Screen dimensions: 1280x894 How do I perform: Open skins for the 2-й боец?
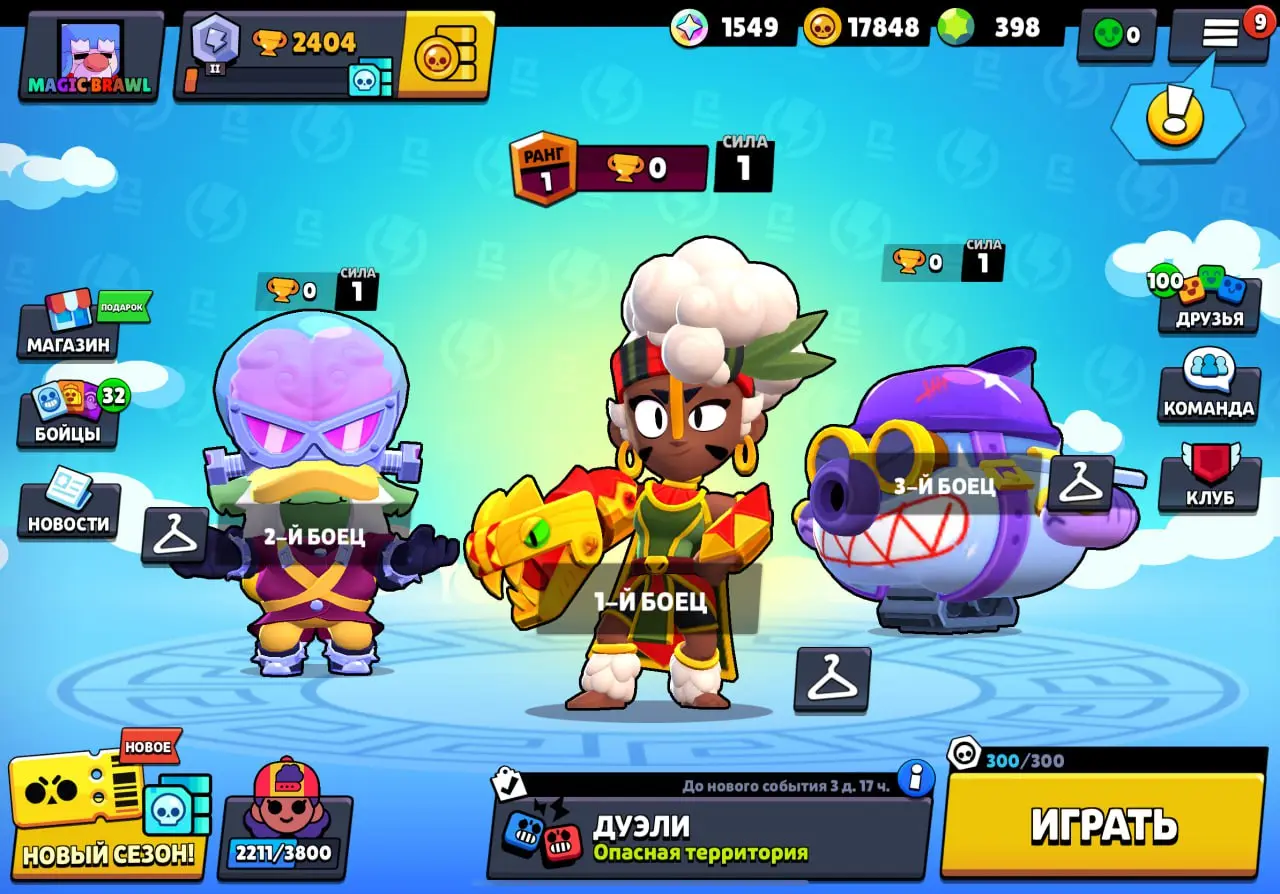(x=175, y=535)
